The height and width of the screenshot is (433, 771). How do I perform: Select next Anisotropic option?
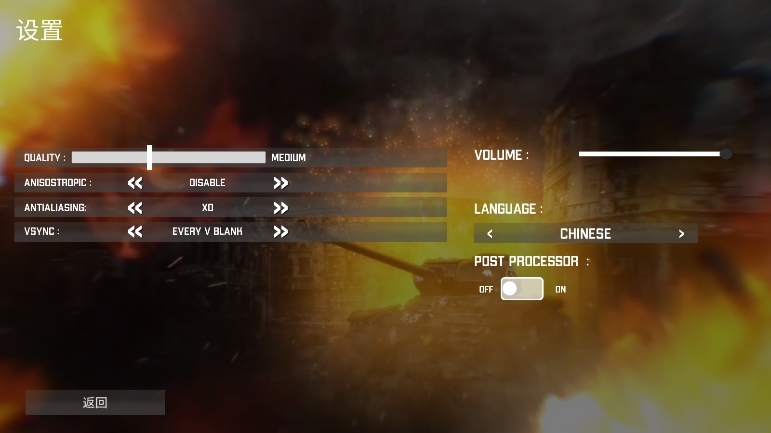[281, 183]
